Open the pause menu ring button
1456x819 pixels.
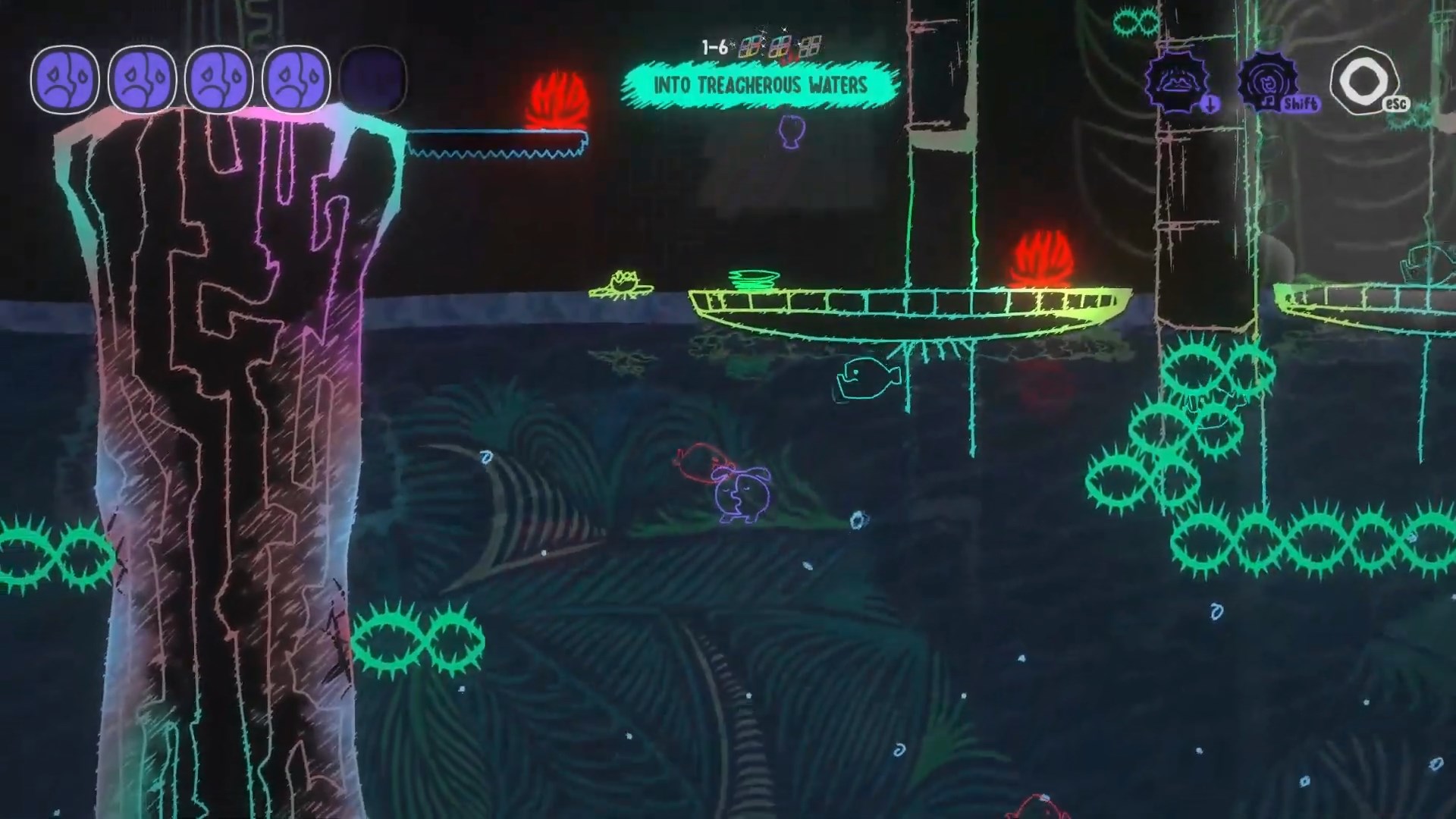click(1363, 79)
